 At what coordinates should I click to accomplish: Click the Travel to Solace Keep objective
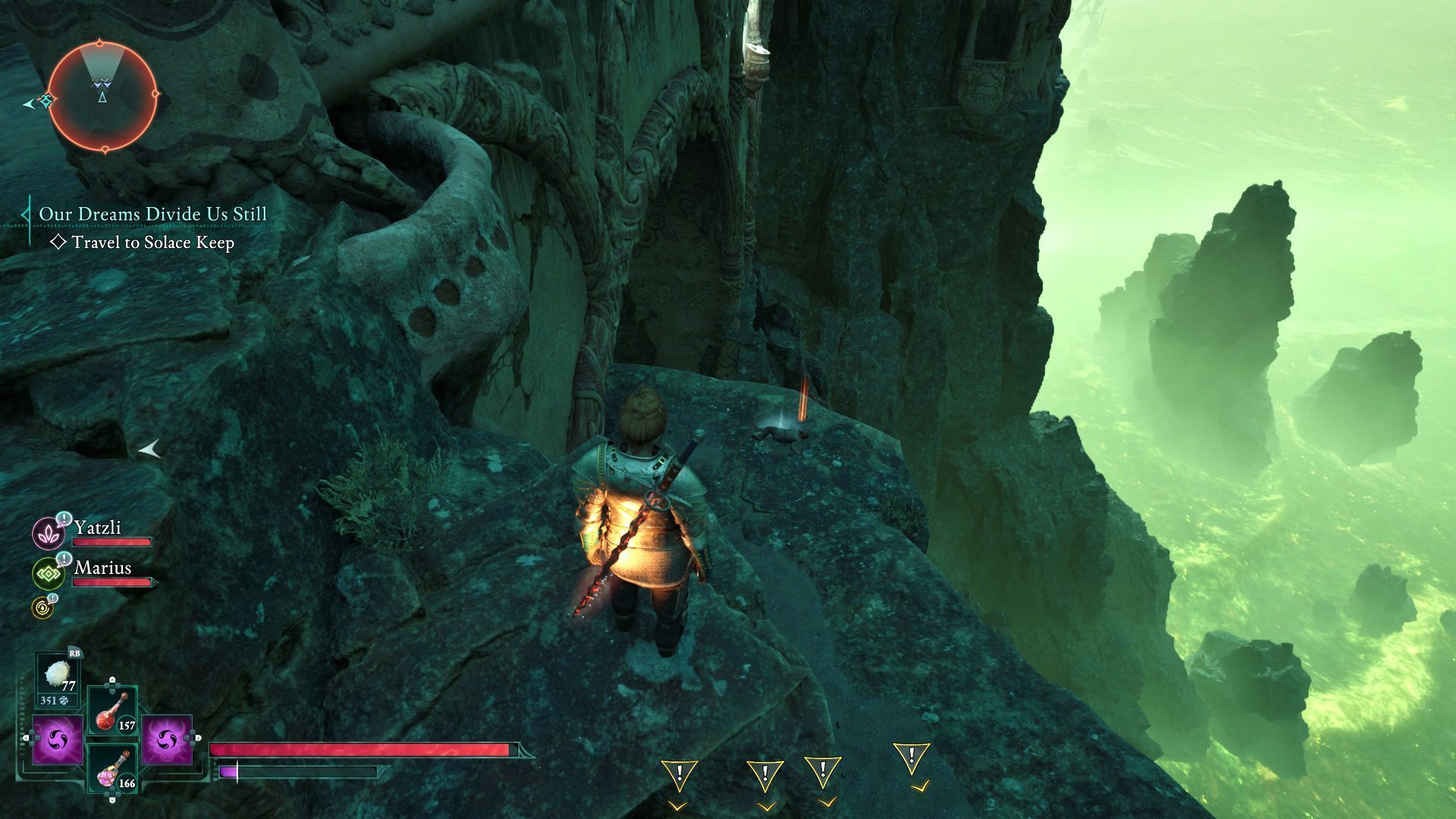(x=152, y=243)
